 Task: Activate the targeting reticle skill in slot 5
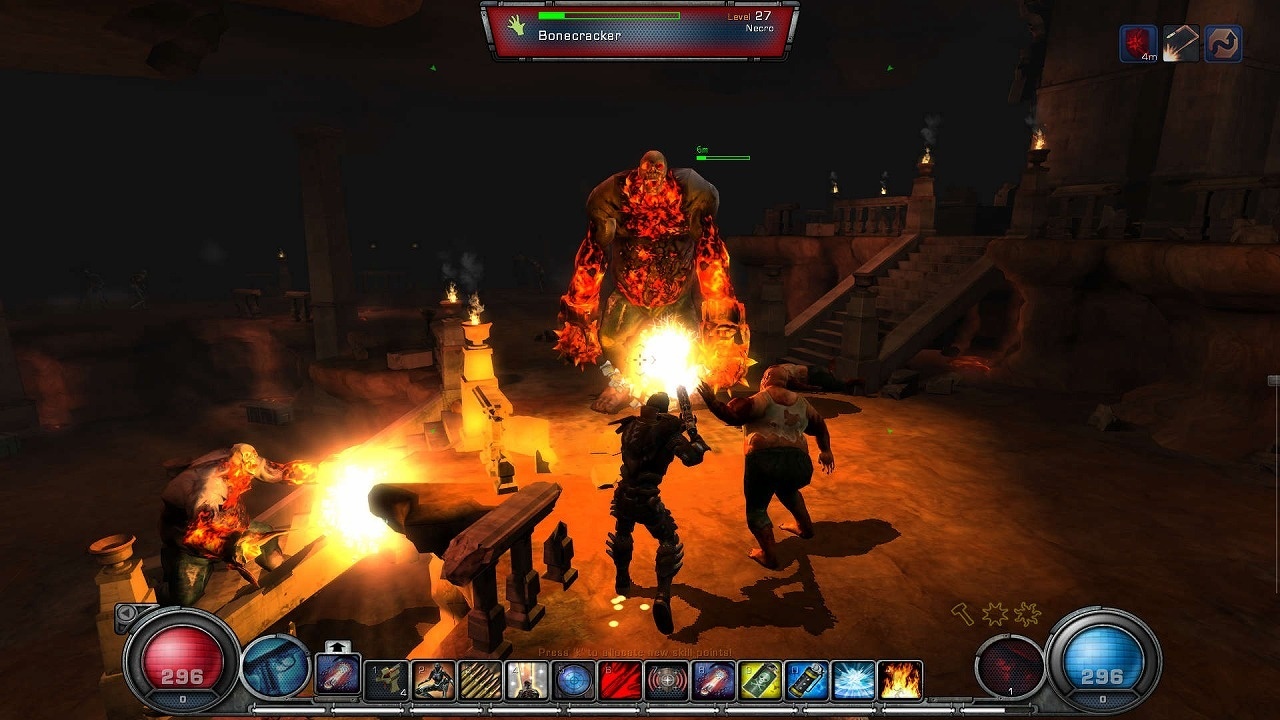[573, 680]
